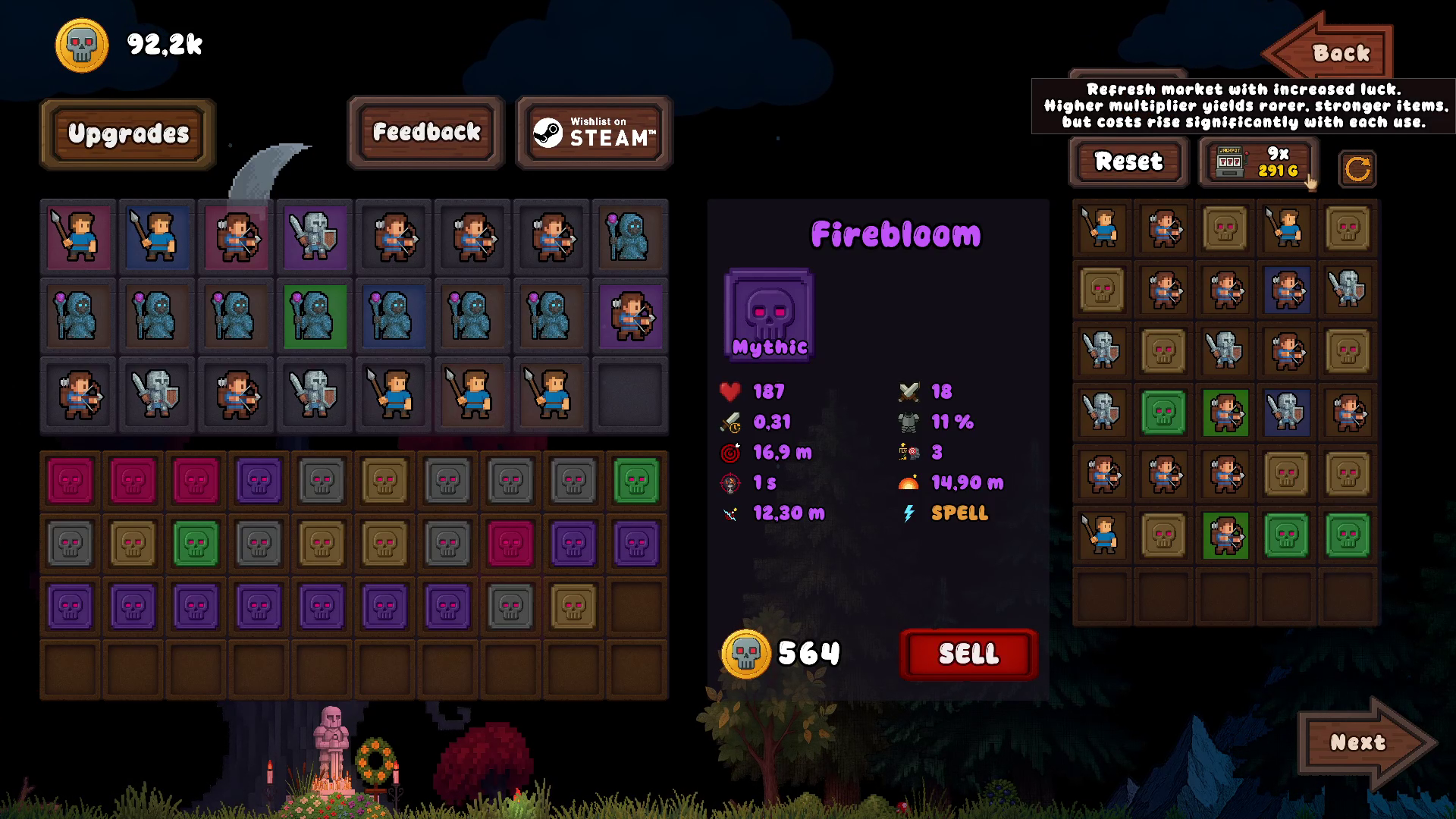Image resolution: width=1456 pixels, height=819 pixels.
Task: Sell Firebloom with the SELL button
Action: tap(968, 654)
